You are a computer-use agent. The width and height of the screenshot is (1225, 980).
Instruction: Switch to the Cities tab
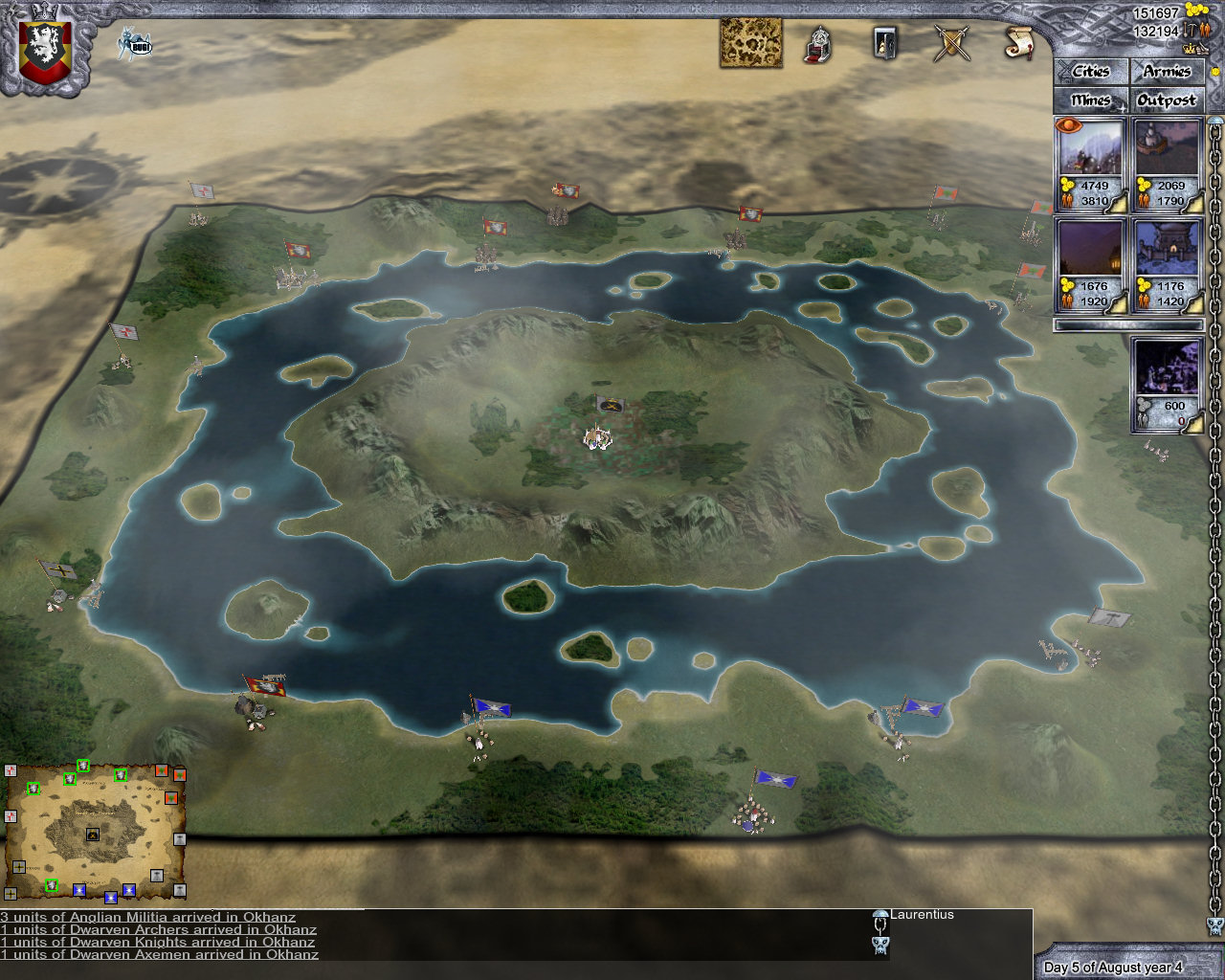[x=1090, y=71]
